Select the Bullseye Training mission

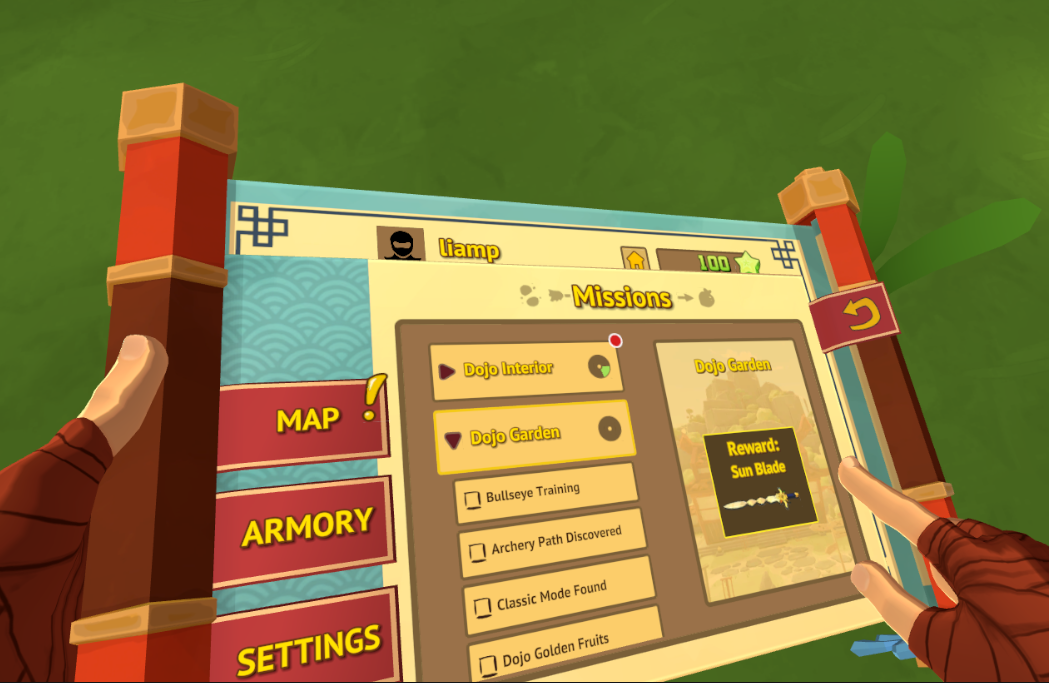546,493
